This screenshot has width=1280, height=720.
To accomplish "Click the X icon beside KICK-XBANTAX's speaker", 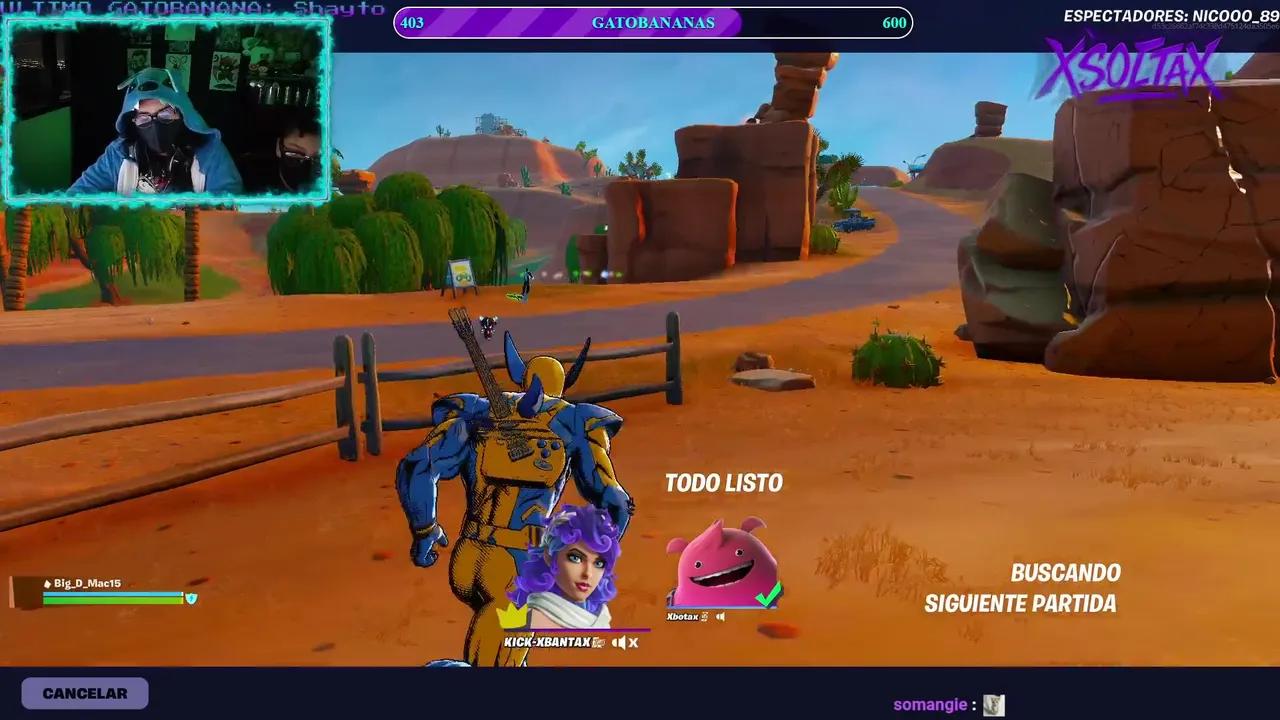I will click(634, 643).
